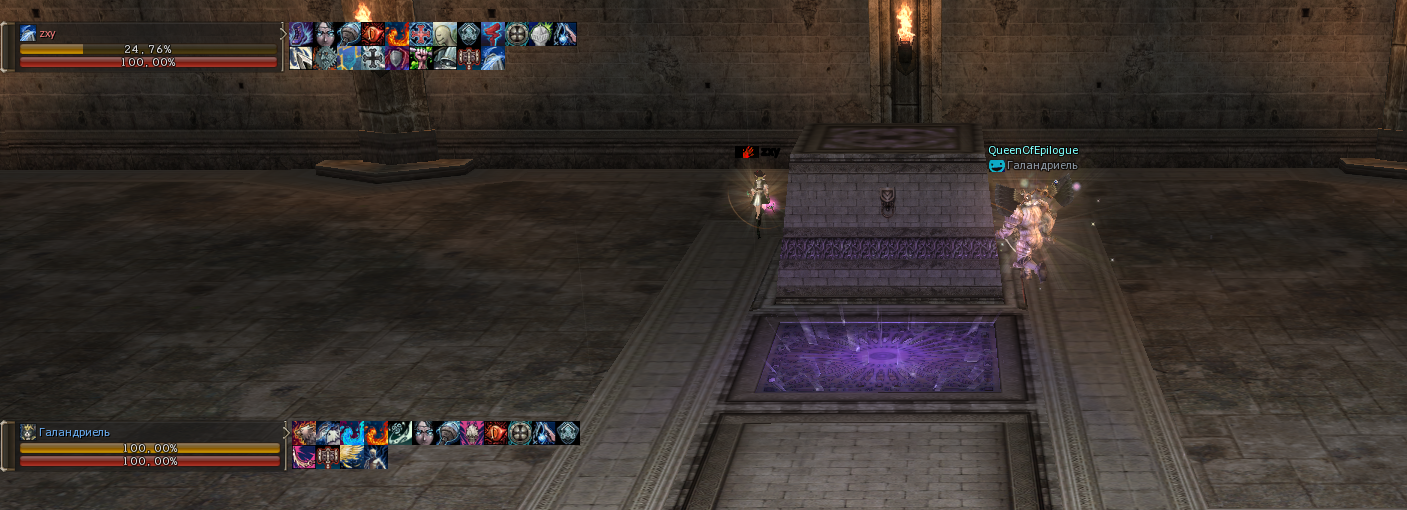
Task: Click zxy's white cross buff icon
Action: coord(373,59)
